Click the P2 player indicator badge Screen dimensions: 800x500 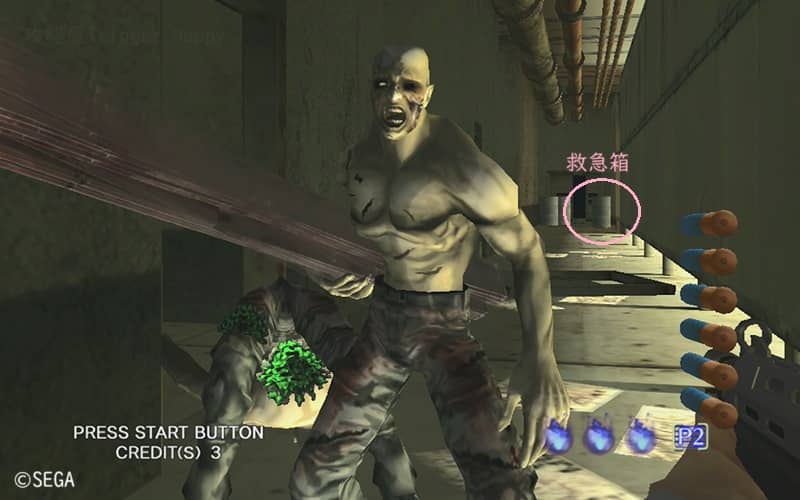coord(690,436)
